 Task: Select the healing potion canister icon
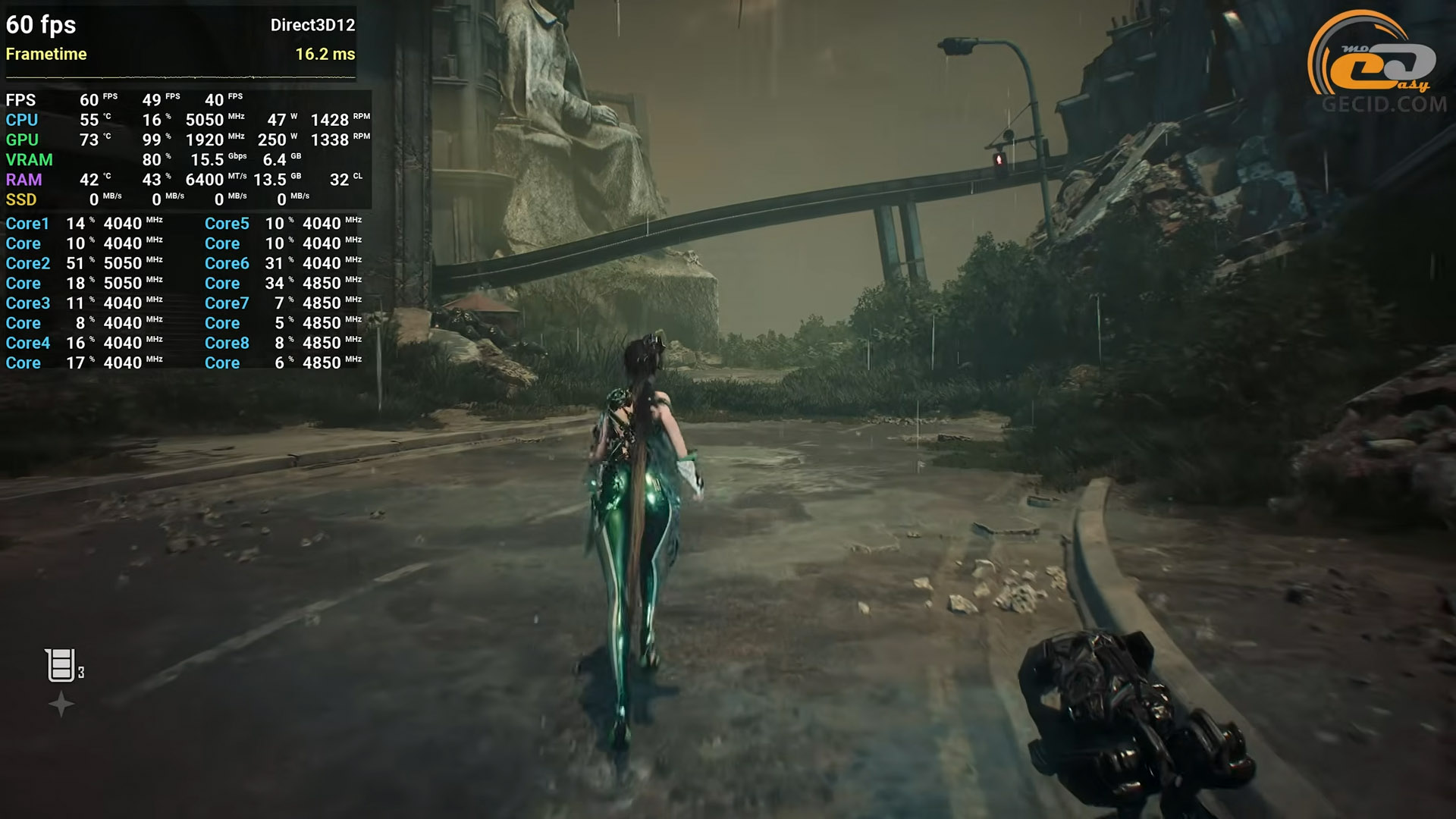point(60,665)
